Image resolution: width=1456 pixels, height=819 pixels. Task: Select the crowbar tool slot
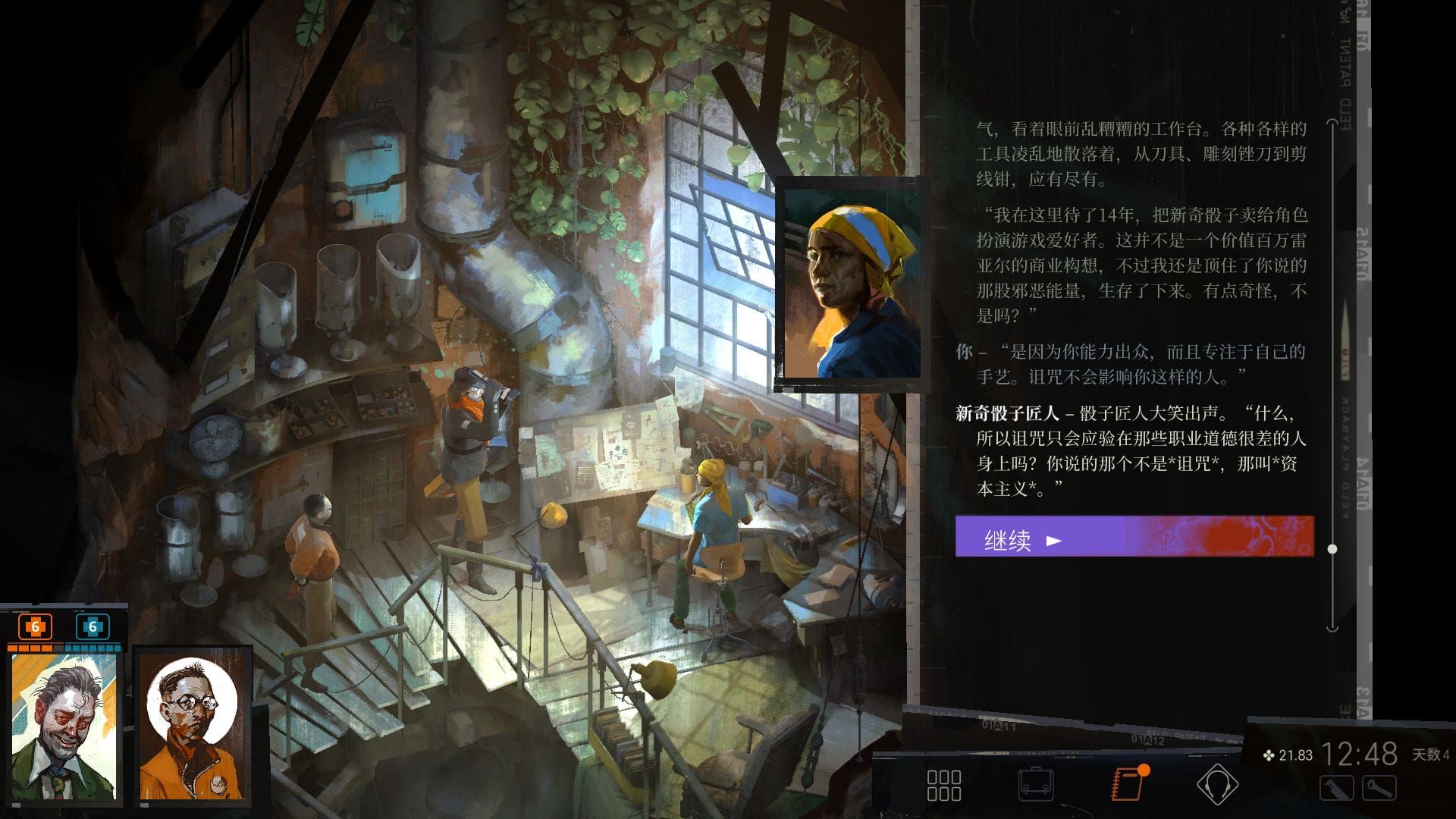pos(1336,789)
